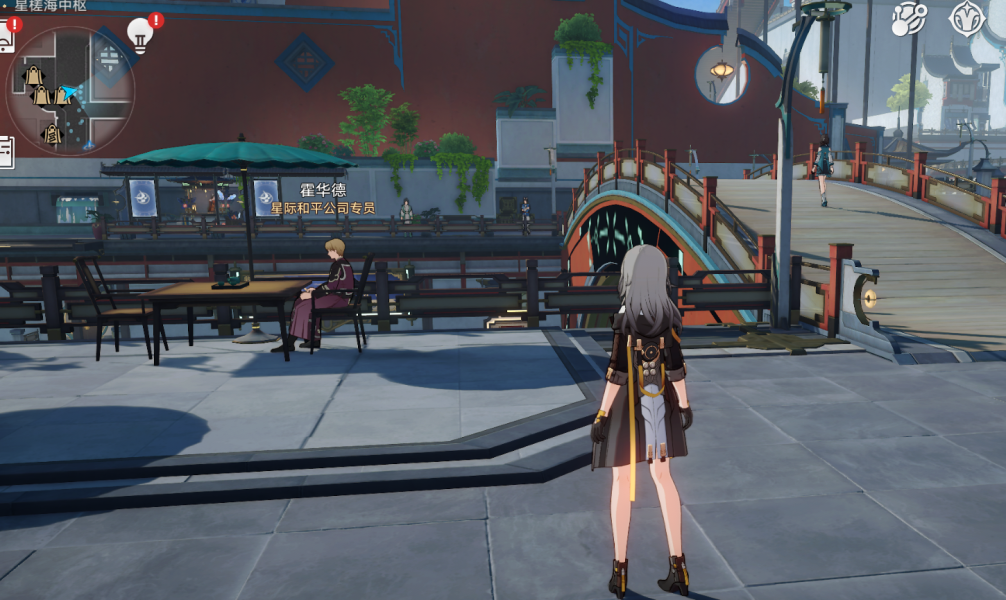This screenshot has height=600, width=1006.
Task: Select the lowest shop bag marker on minimap
Action: point(52,133)
